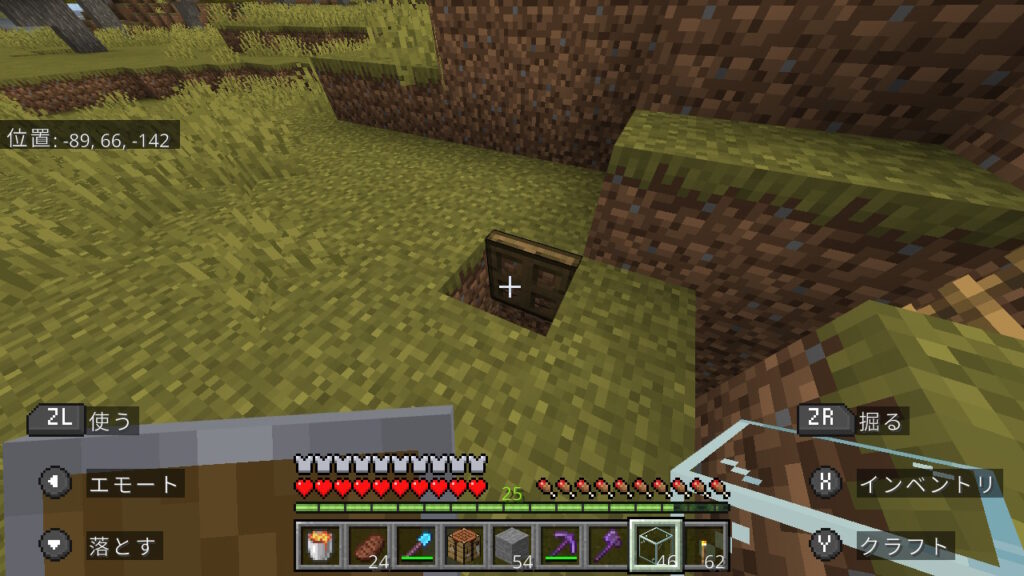The width and height of the screenshot is (1024, 576).
Task: Pick the stone block stack of 54
Action: (512, 545)
